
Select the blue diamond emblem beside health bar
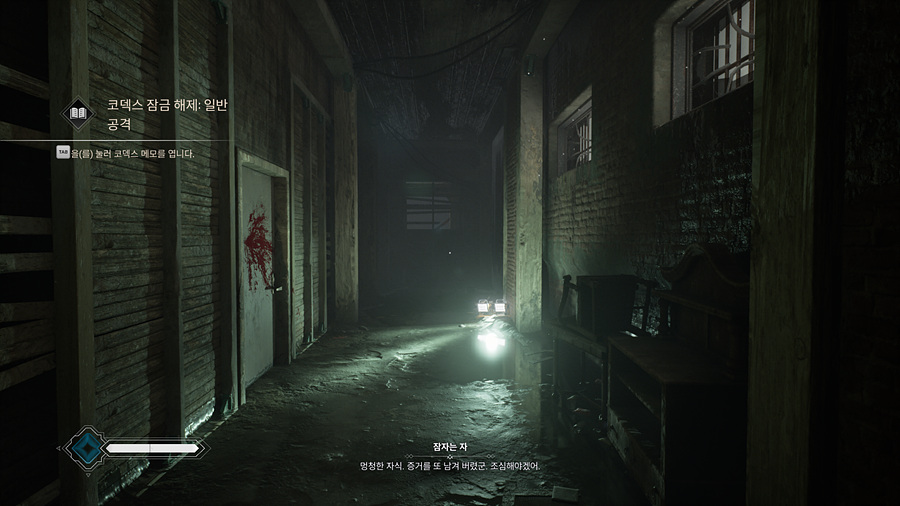click(x=84, y=448)
